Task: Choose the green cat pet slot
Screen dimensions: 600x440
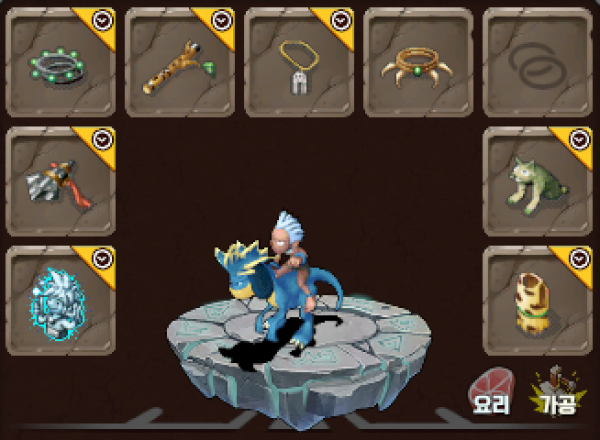Action: 537,181
